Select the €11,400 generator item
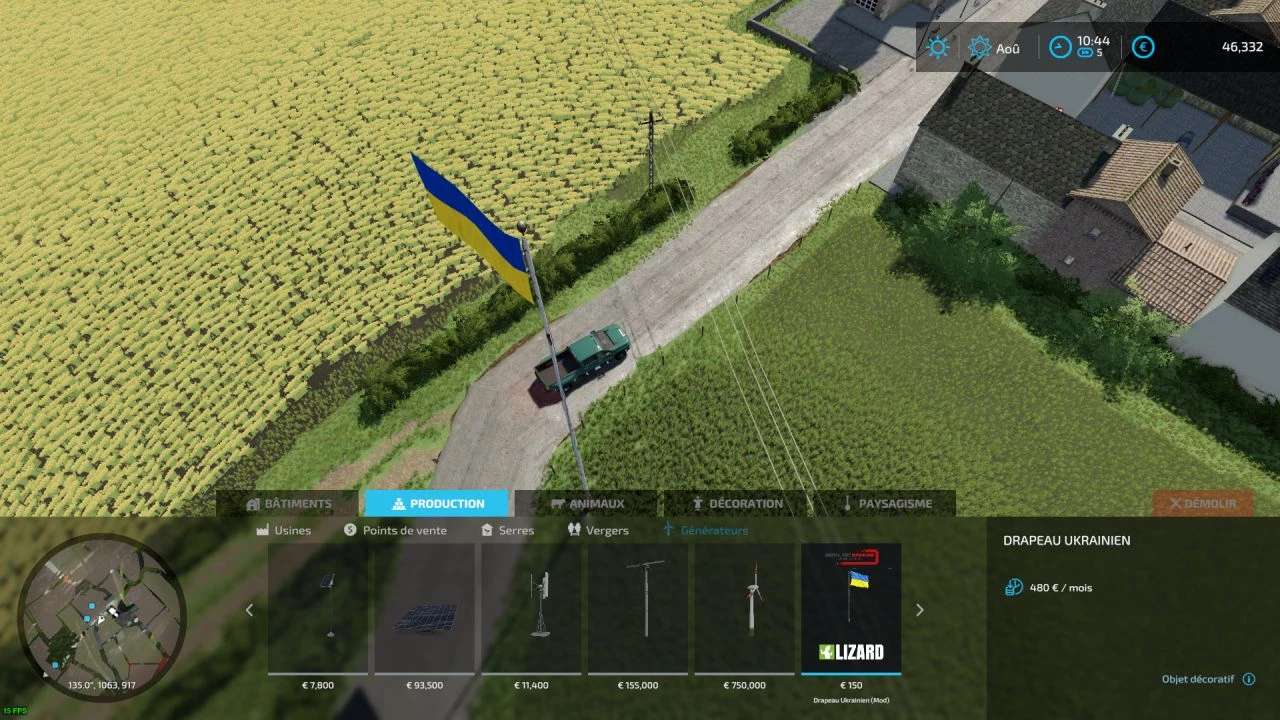 (x=531, y=609)
